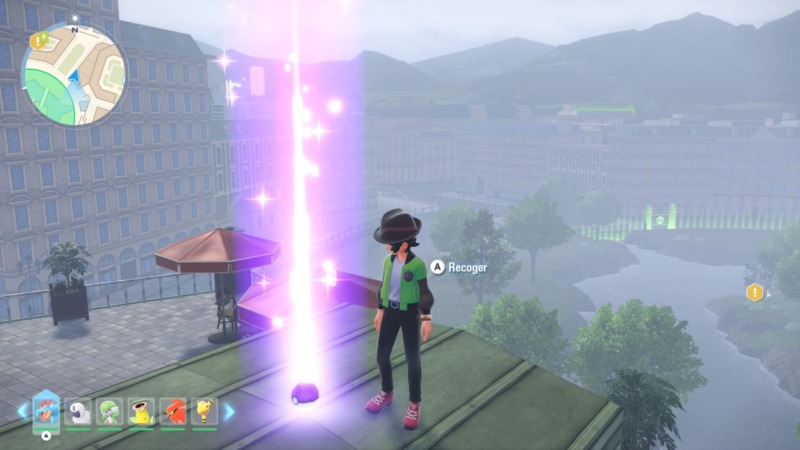
Task: Select Feraligatr in the party bar
Action: tap(46, 409)
